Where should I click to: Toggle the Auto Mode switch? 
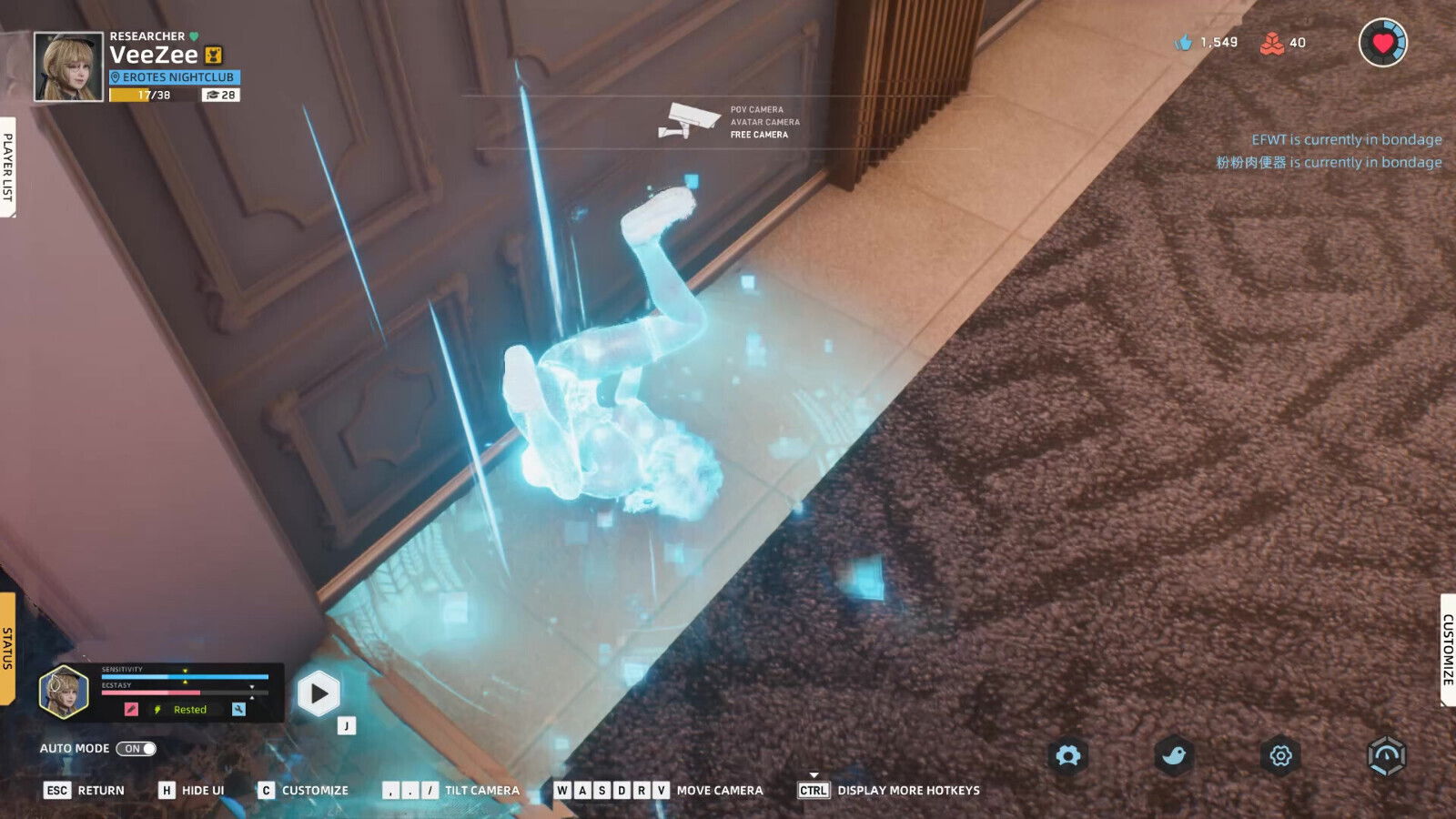136,749
